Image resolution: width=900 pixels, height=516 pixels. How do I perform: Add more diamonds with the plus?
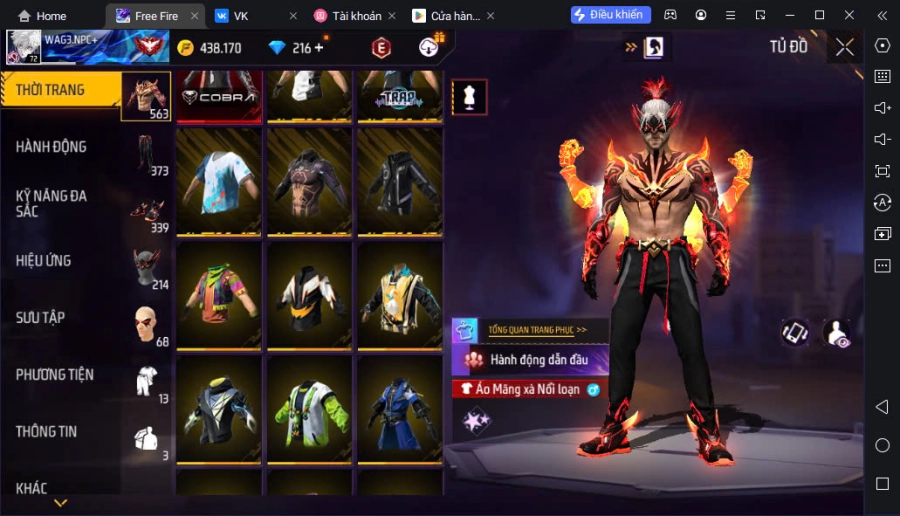tap(319, 48)
